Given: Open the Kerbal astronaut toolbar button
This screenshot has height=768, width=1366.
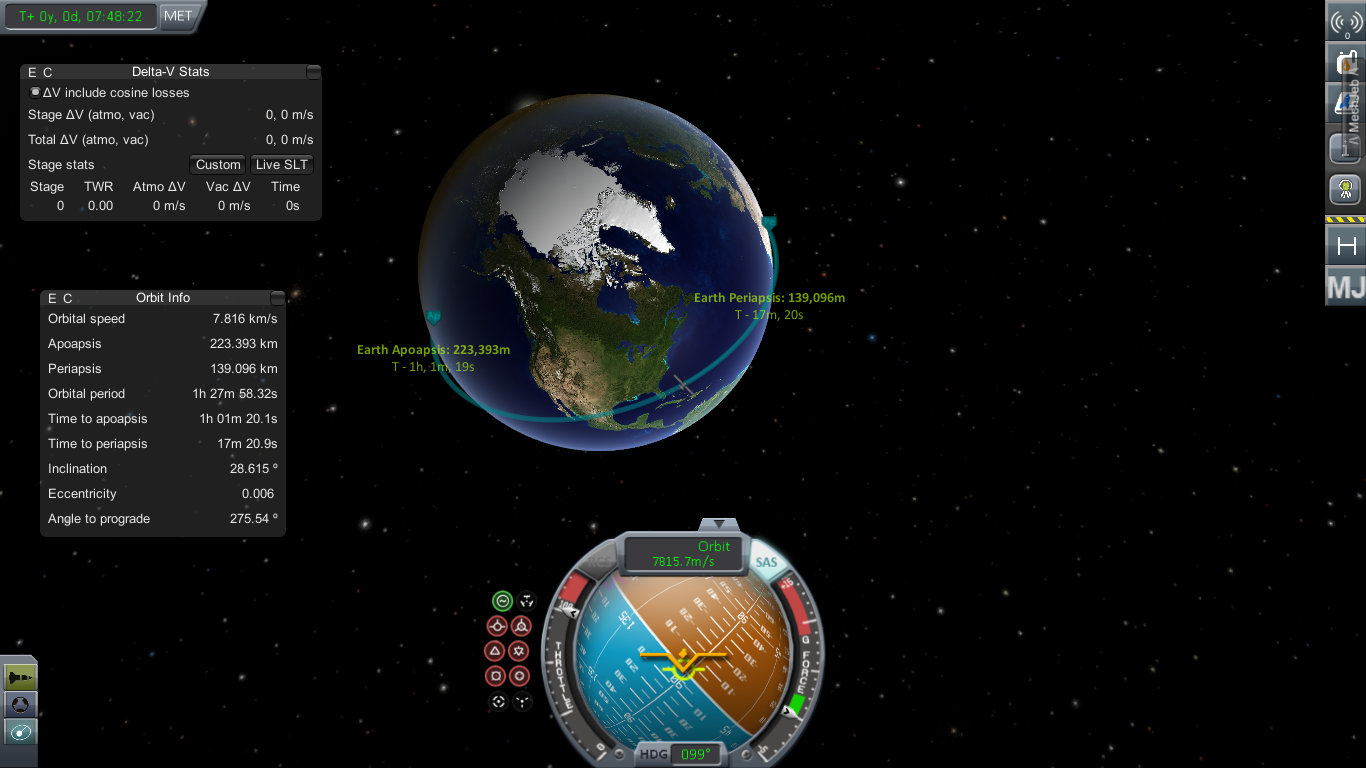Looking at the screenshot, I should pyautogui.click(x=1346, y=187).
